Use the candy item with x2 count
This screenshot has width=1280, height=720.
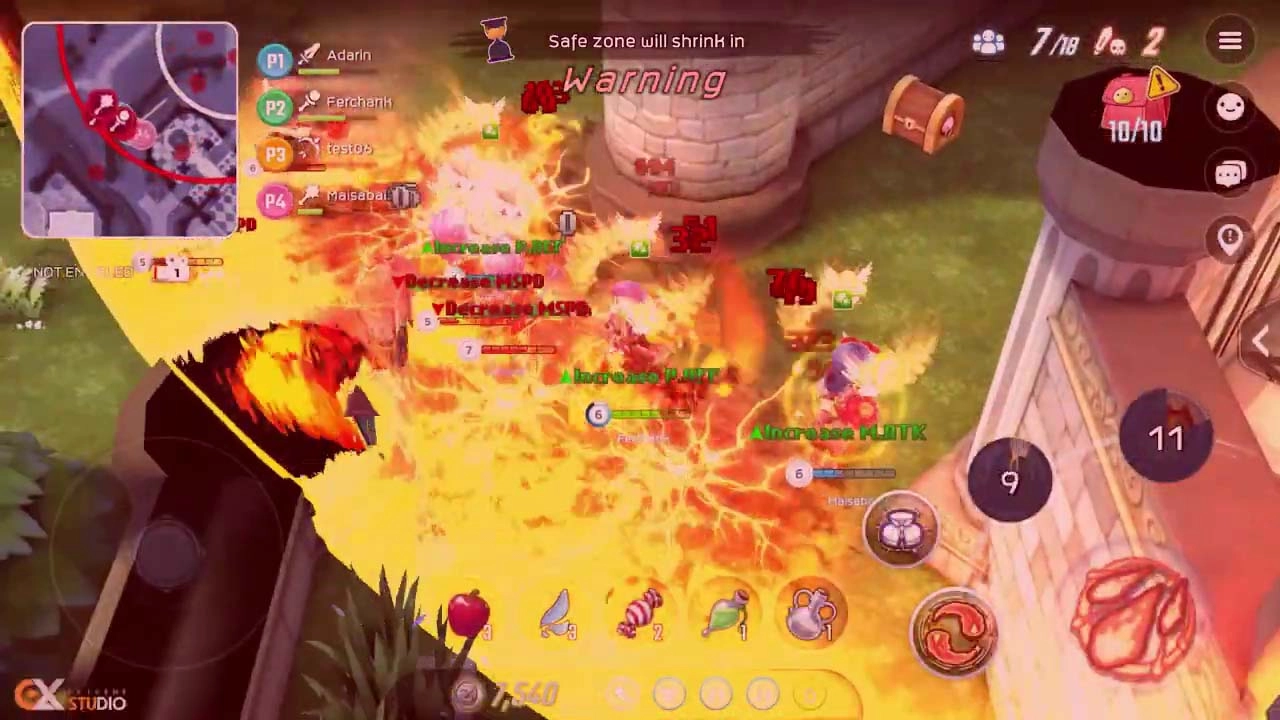(641, 613)
